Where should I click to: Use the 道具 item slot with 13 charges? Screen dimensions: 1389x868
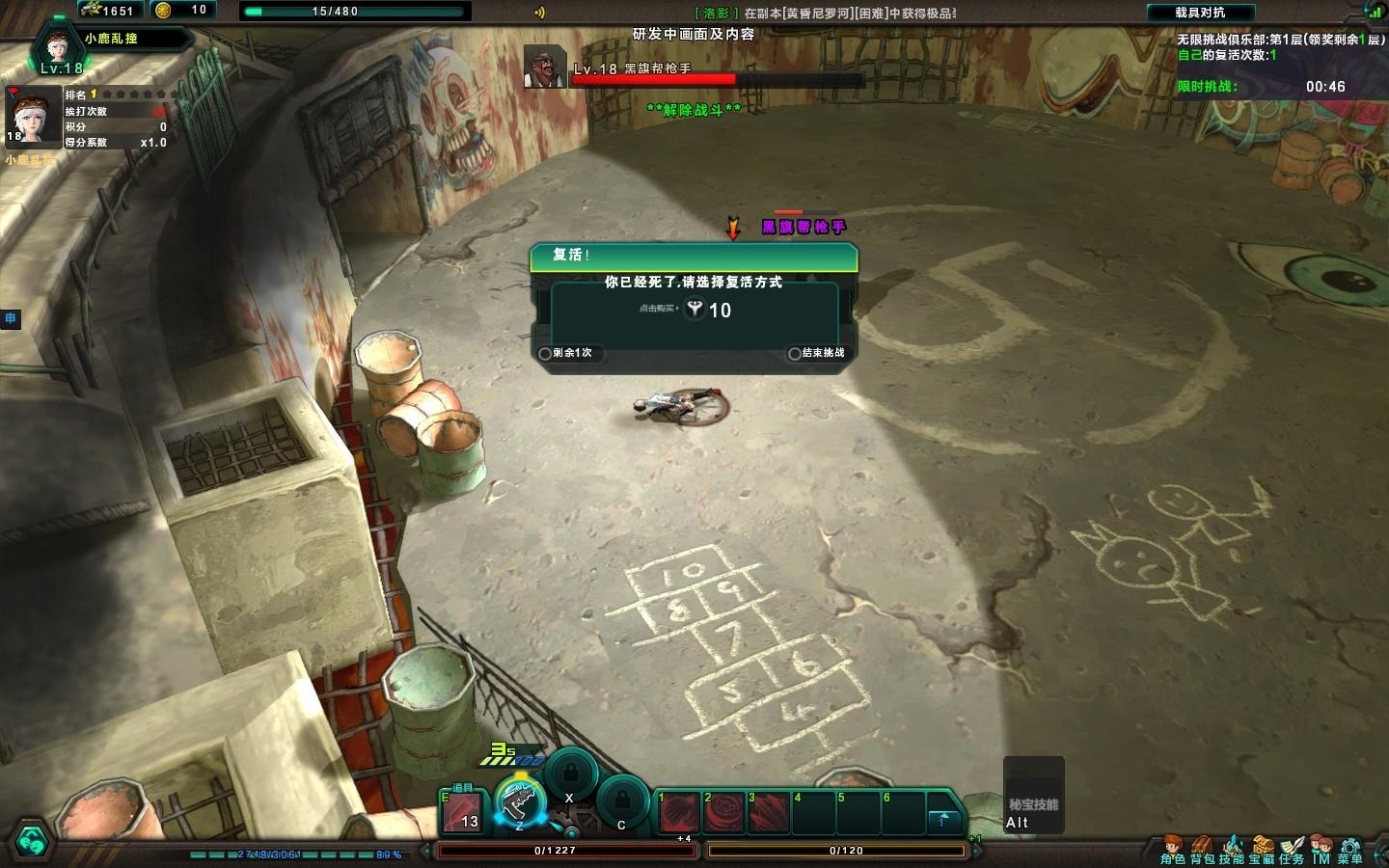click(x=462, y=812)
